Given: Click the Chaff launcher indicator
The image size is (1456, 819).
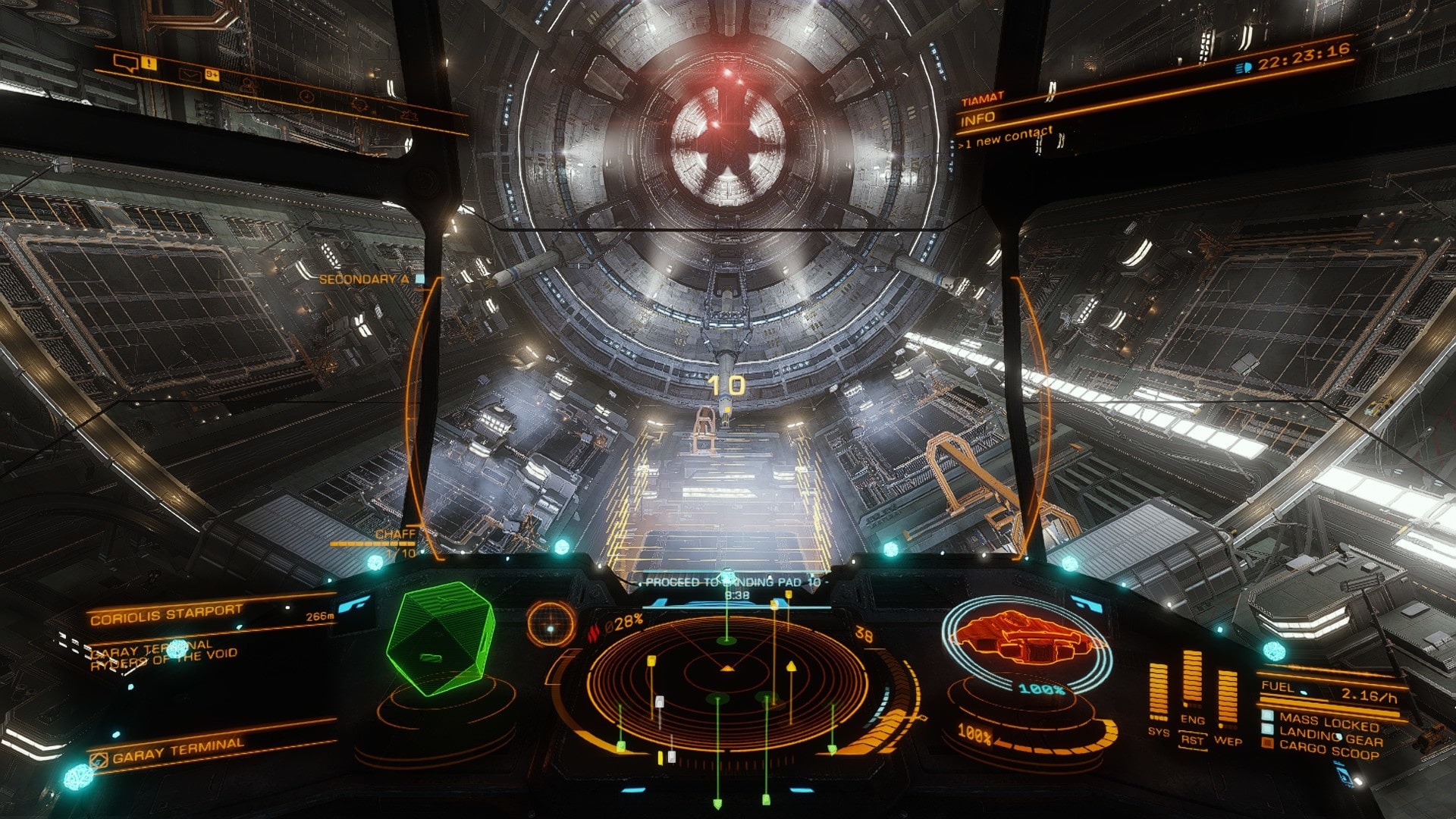Looking at the screenshot, I should coord(396,535).
